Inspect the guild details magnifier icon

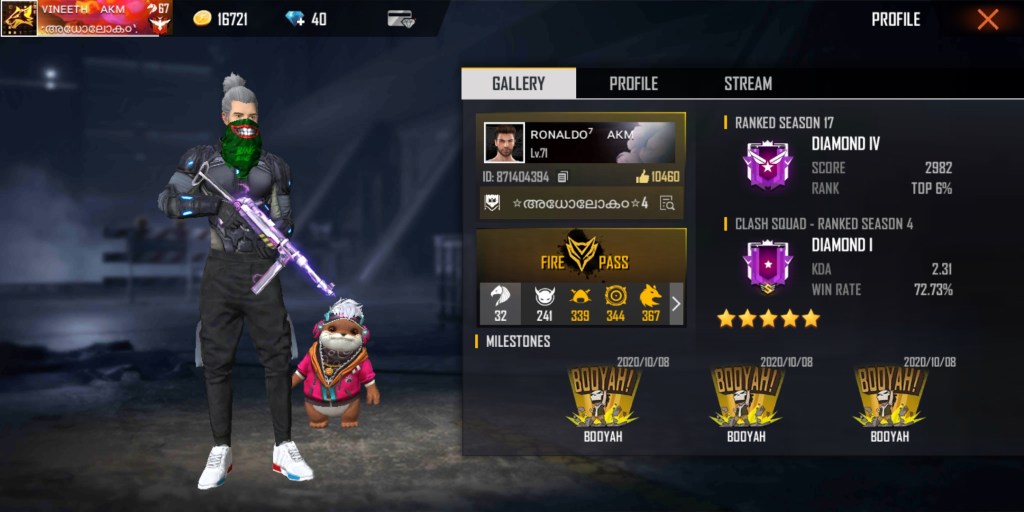[x=667, y=203]
